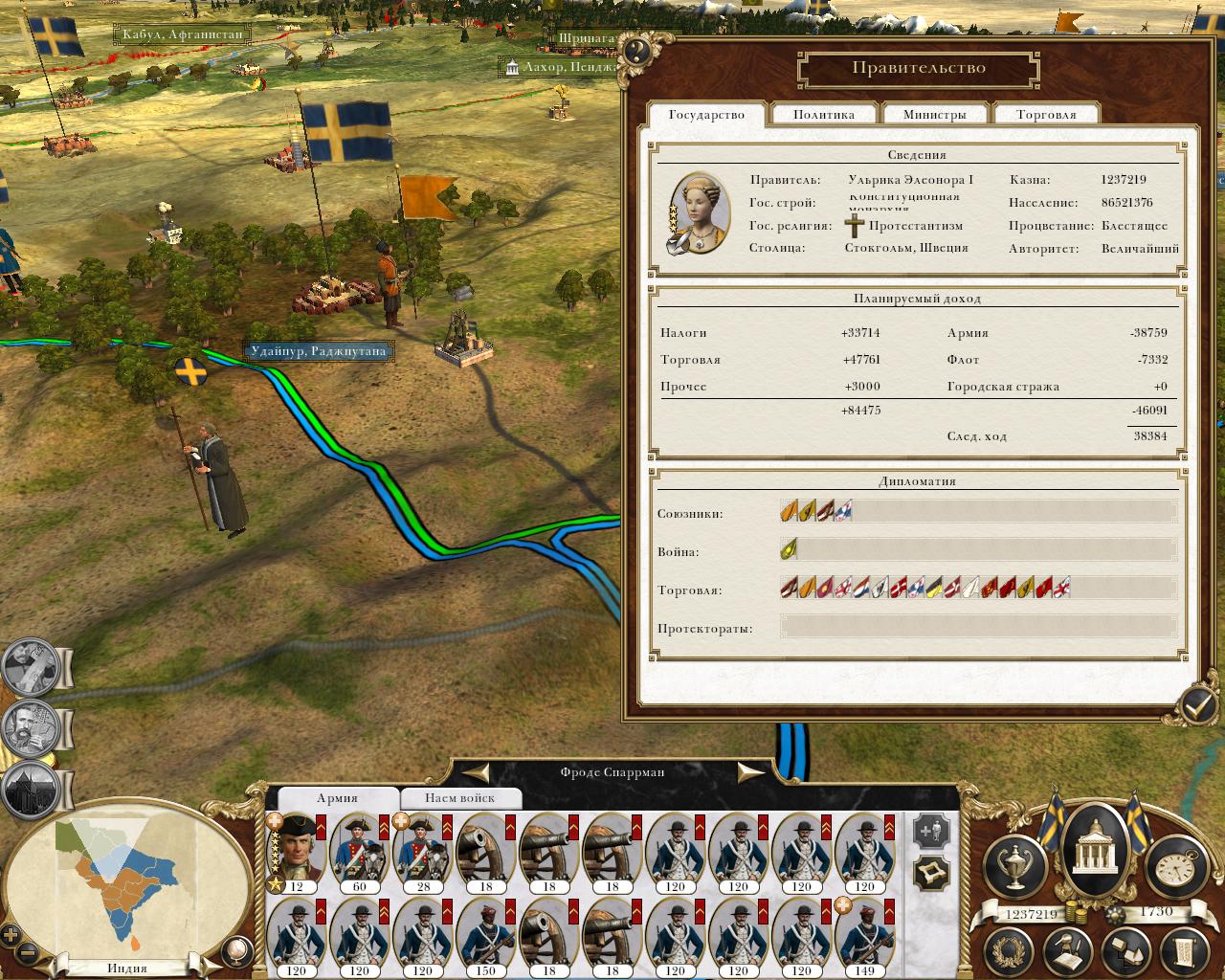Switch to the Политика tab
The image size is (1225, 980).
click(x=823, y=115)
